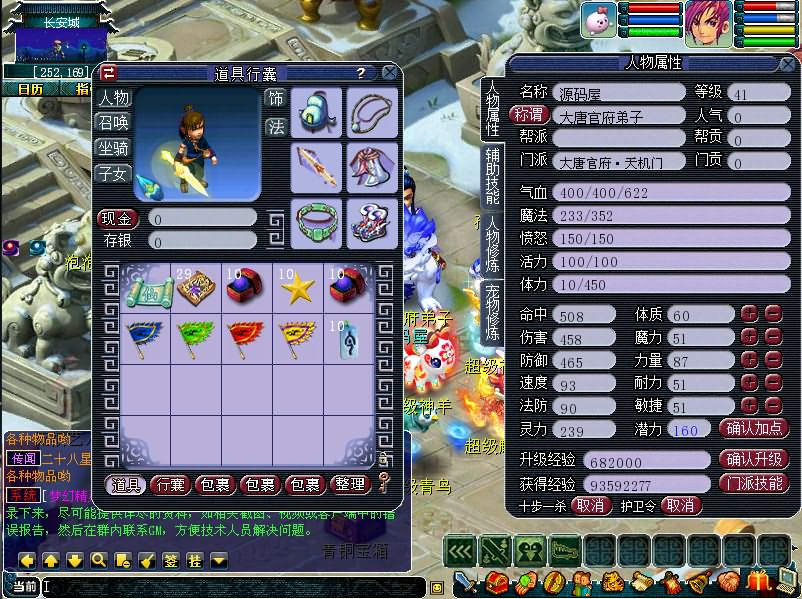Select the 召唤 tab in inventory
The height and width of the screenshot is (599, 802).
[x=113, y=122]
